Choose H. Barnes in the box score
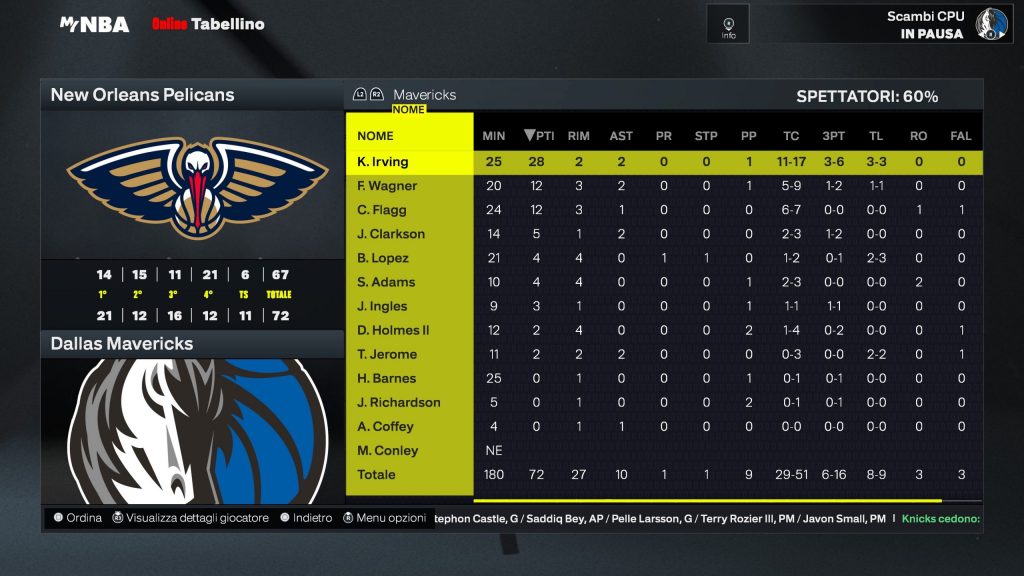Viewport: 1024px width, 576px height. pyautogui.click(x=387, y=378)
